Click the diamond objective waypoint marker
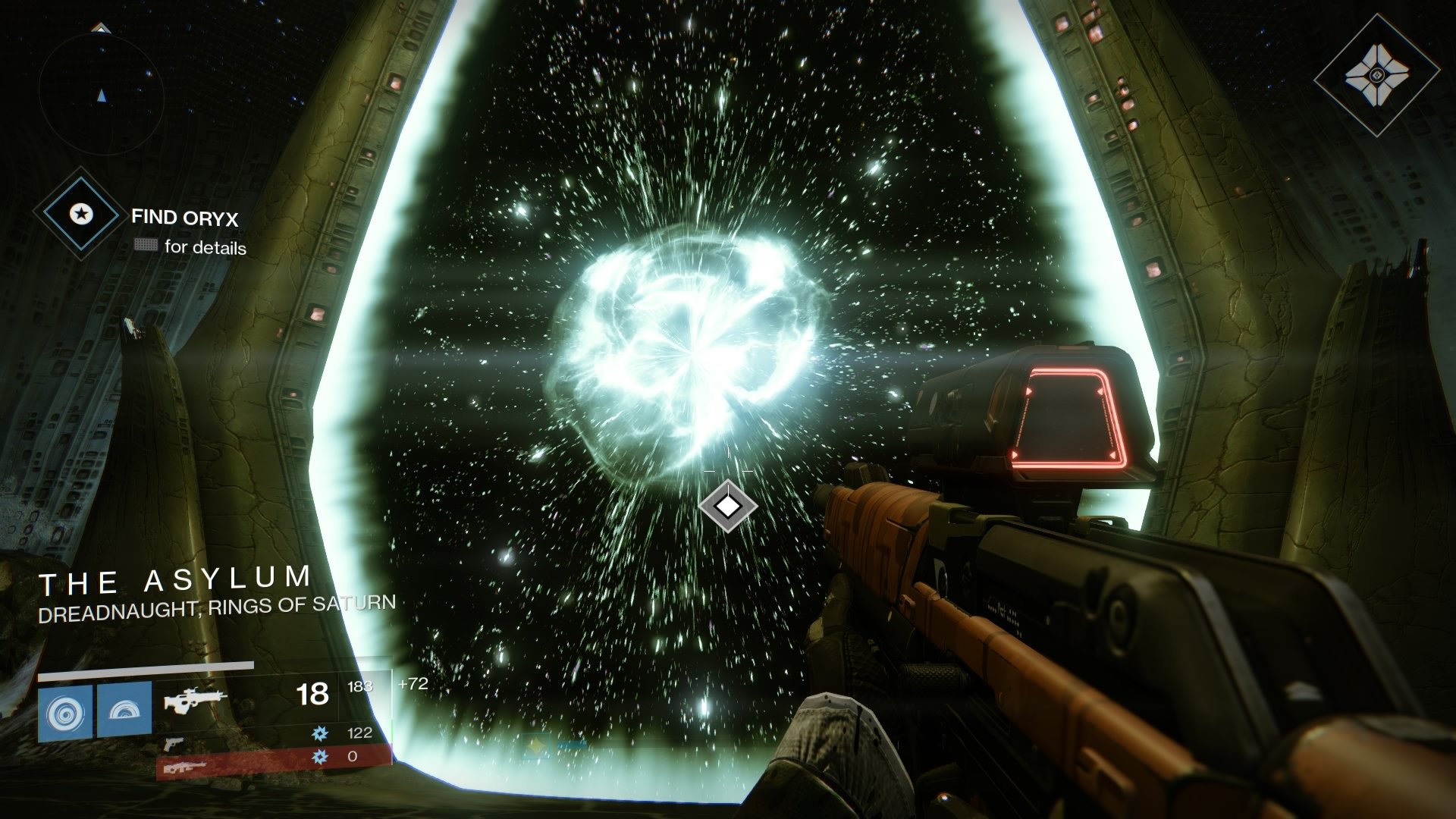The height and width of the screenshot is (819, 1456). point(728,506)
